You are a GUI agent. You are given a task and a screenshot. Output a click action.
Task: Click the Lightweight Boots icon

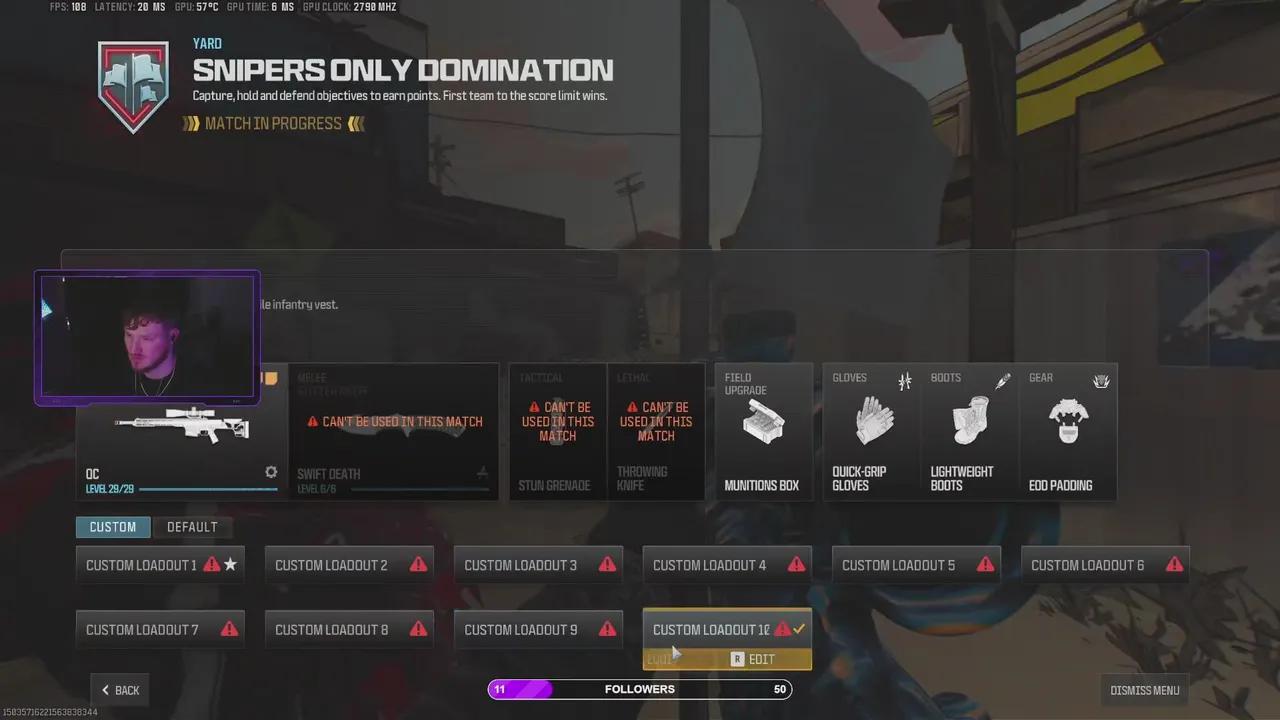[969, 420]
